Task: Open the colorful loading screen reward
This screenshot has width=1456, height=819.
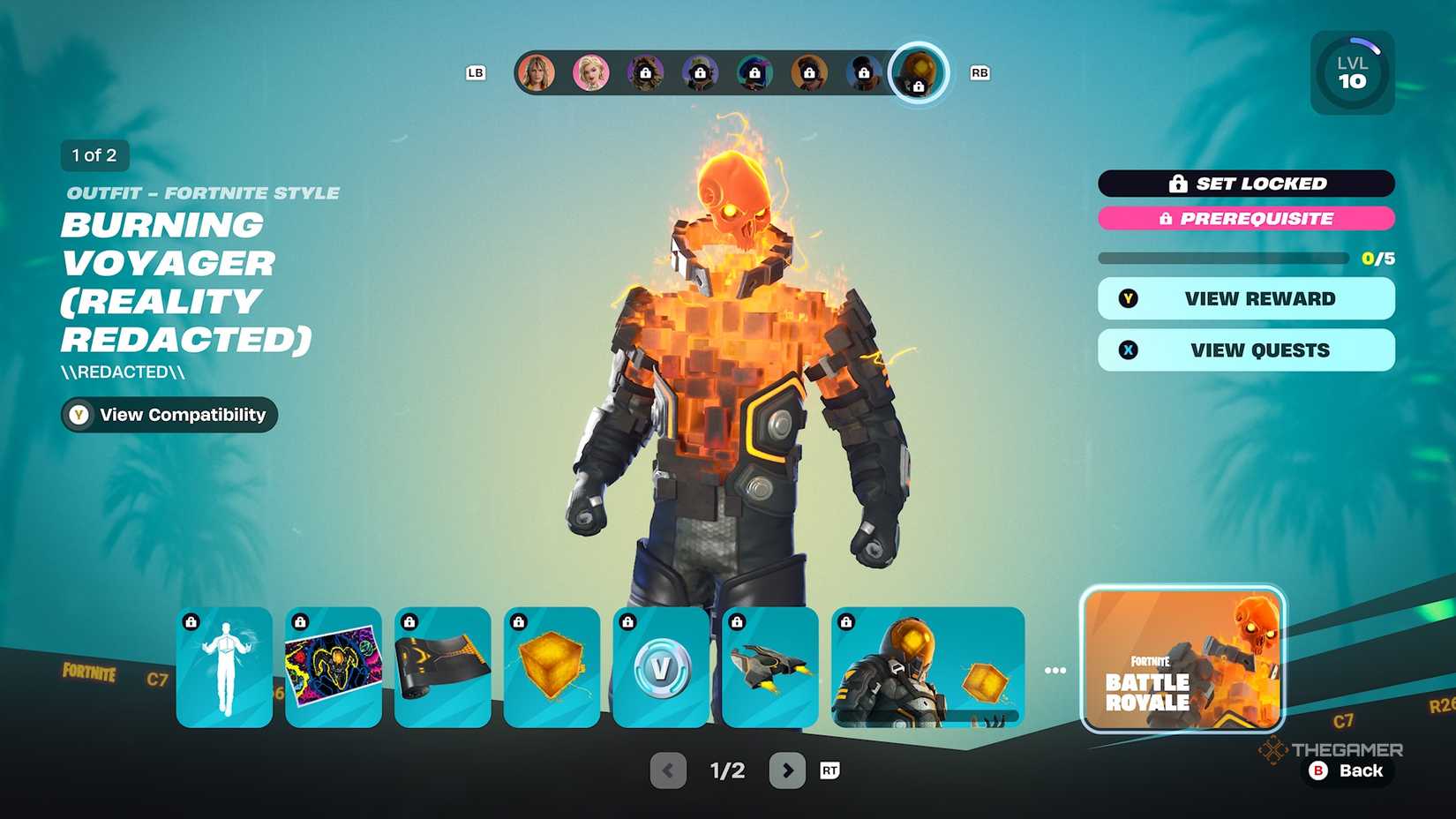Action: [x=333, y=668]
